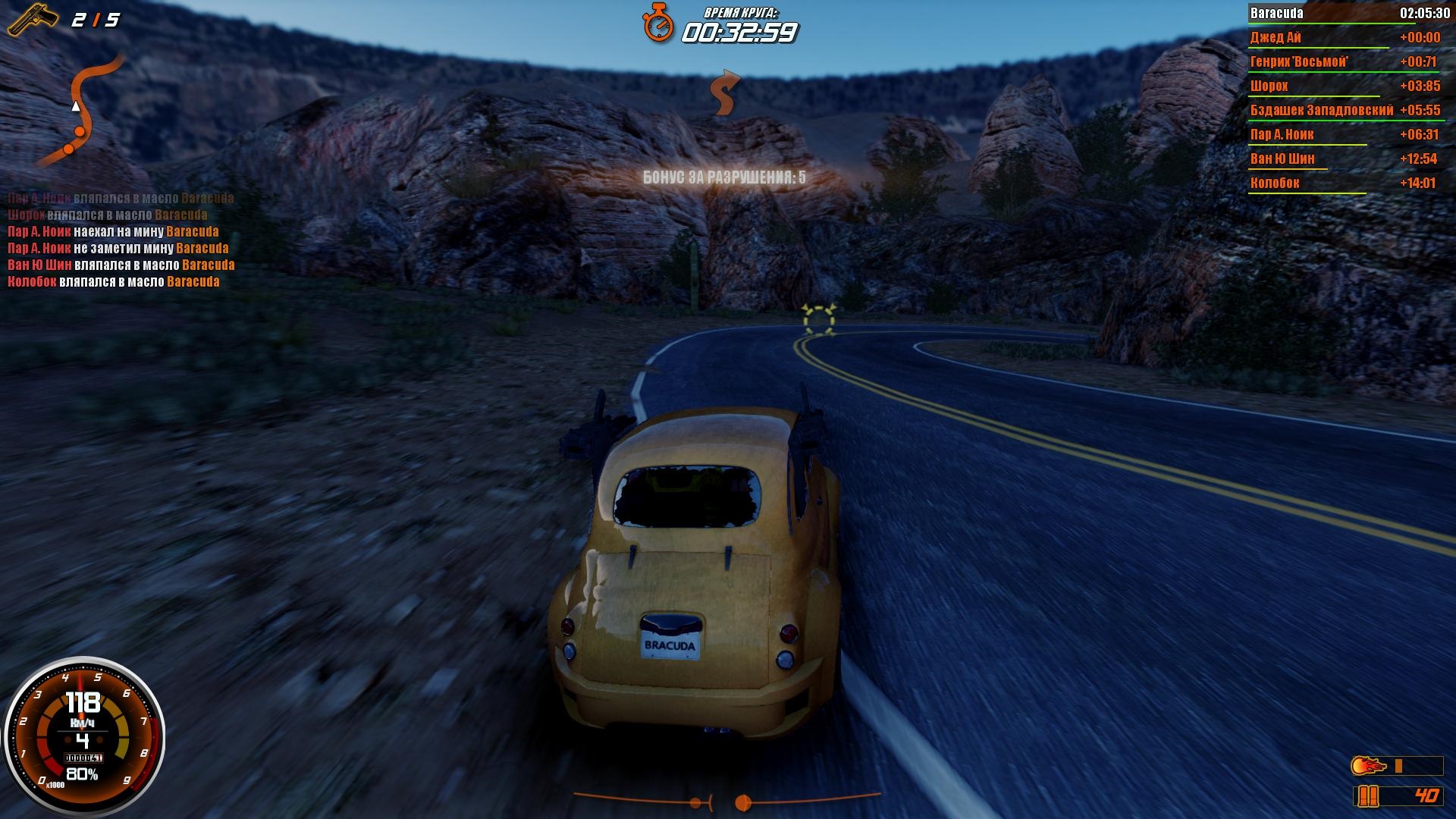Select Колобок at the leaderboard bottom
The image size is (1456, 819).
[x=1345, y=183]
